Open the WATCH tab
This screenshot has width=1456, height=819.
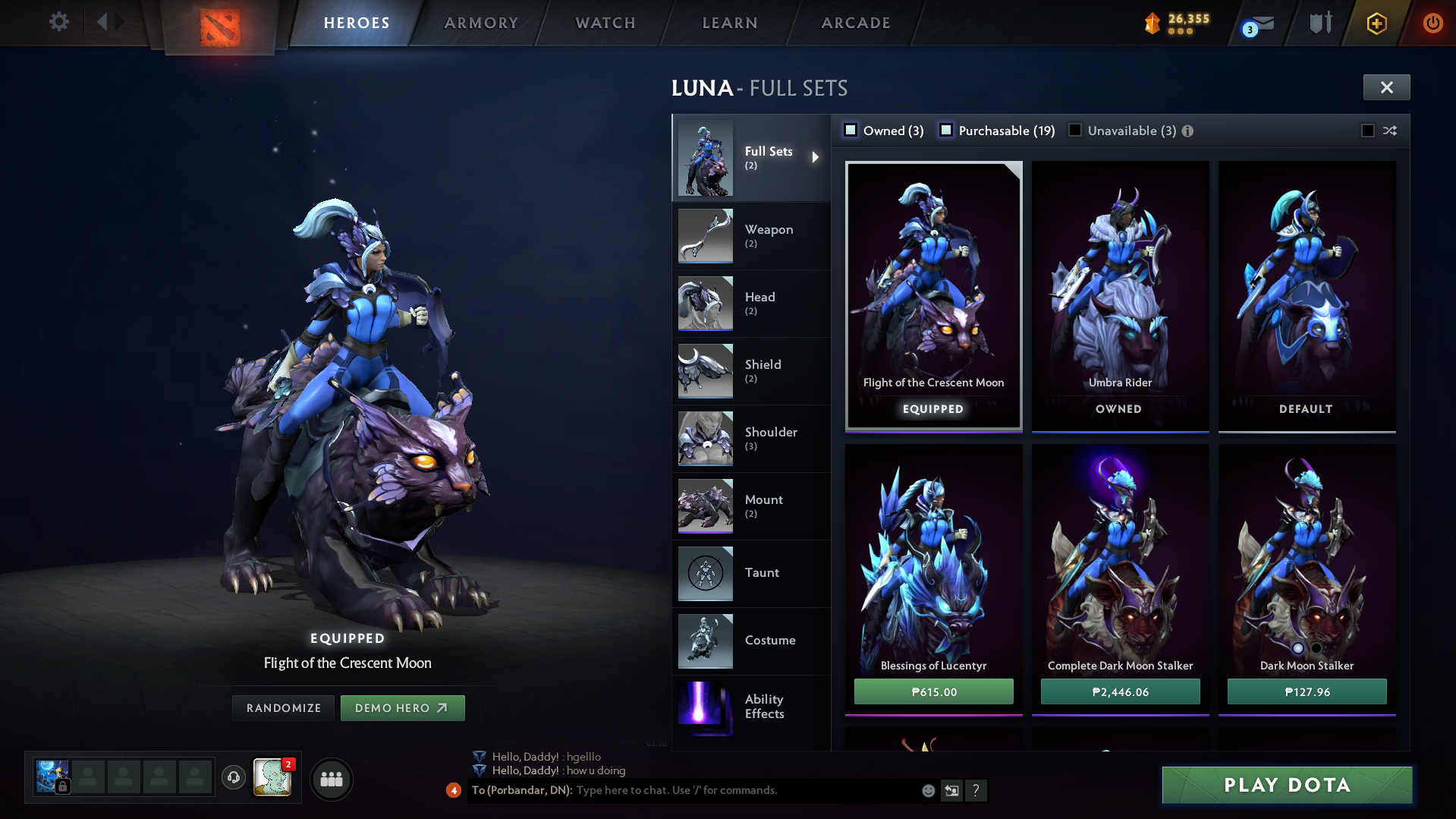[x=605, y=23]
